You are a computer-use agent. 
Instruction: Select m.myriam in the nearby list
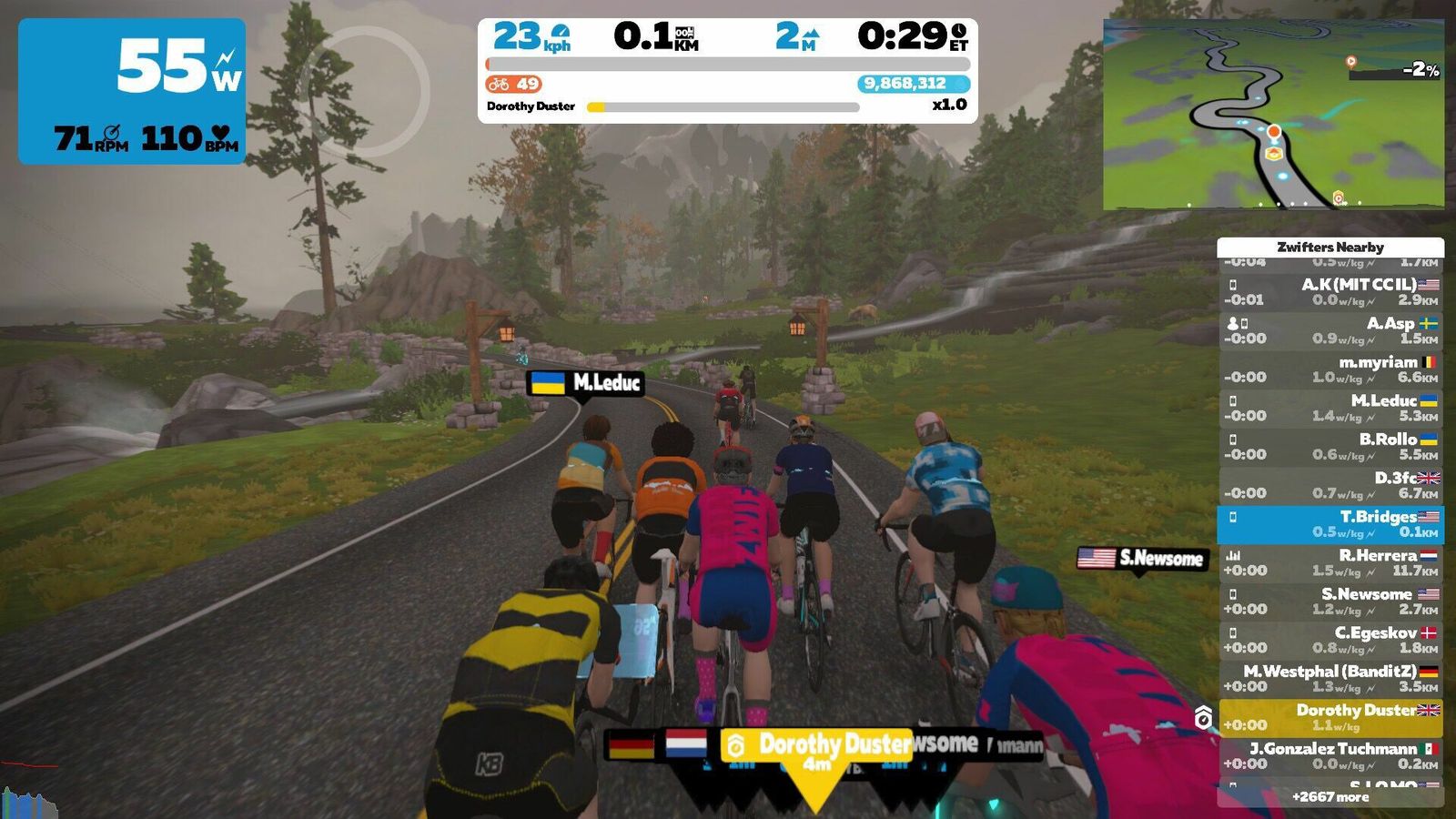click(x=1330, y=369)
